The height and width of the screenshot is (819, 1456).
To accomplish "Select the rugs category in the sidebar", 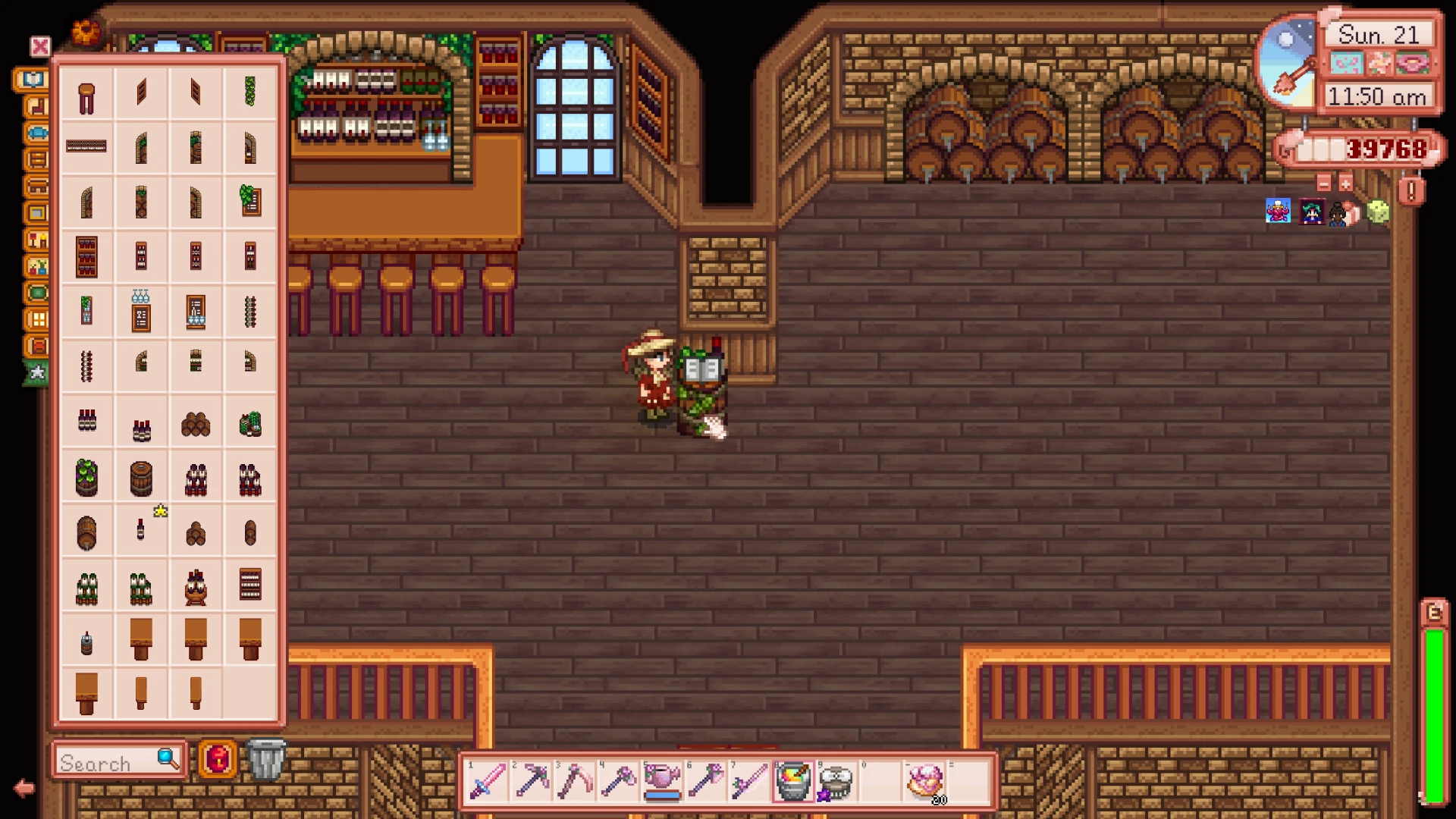I will (x=36, y=293).
